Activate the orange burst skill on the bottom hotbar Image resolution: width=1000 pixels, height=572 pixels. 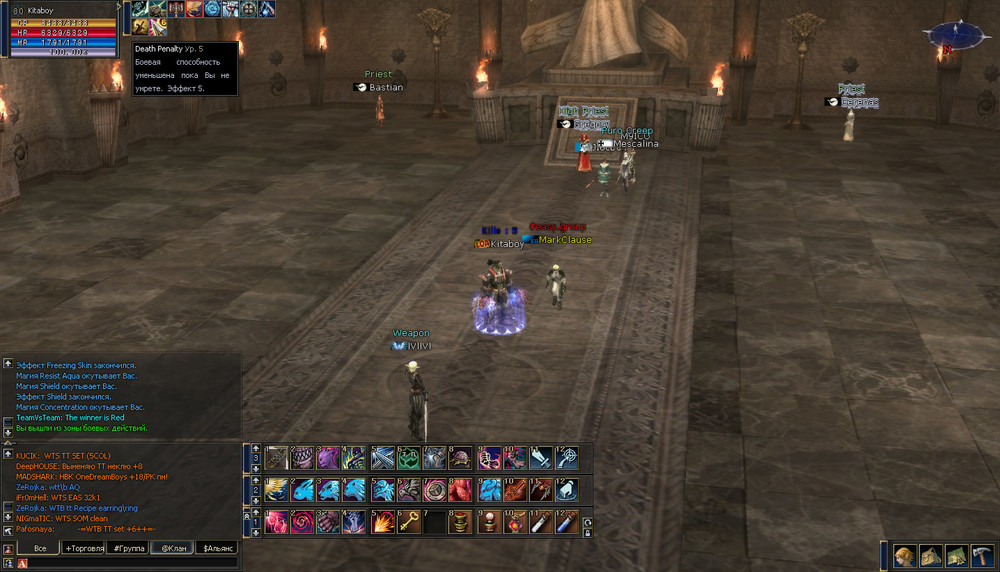(x=382, y=522)
